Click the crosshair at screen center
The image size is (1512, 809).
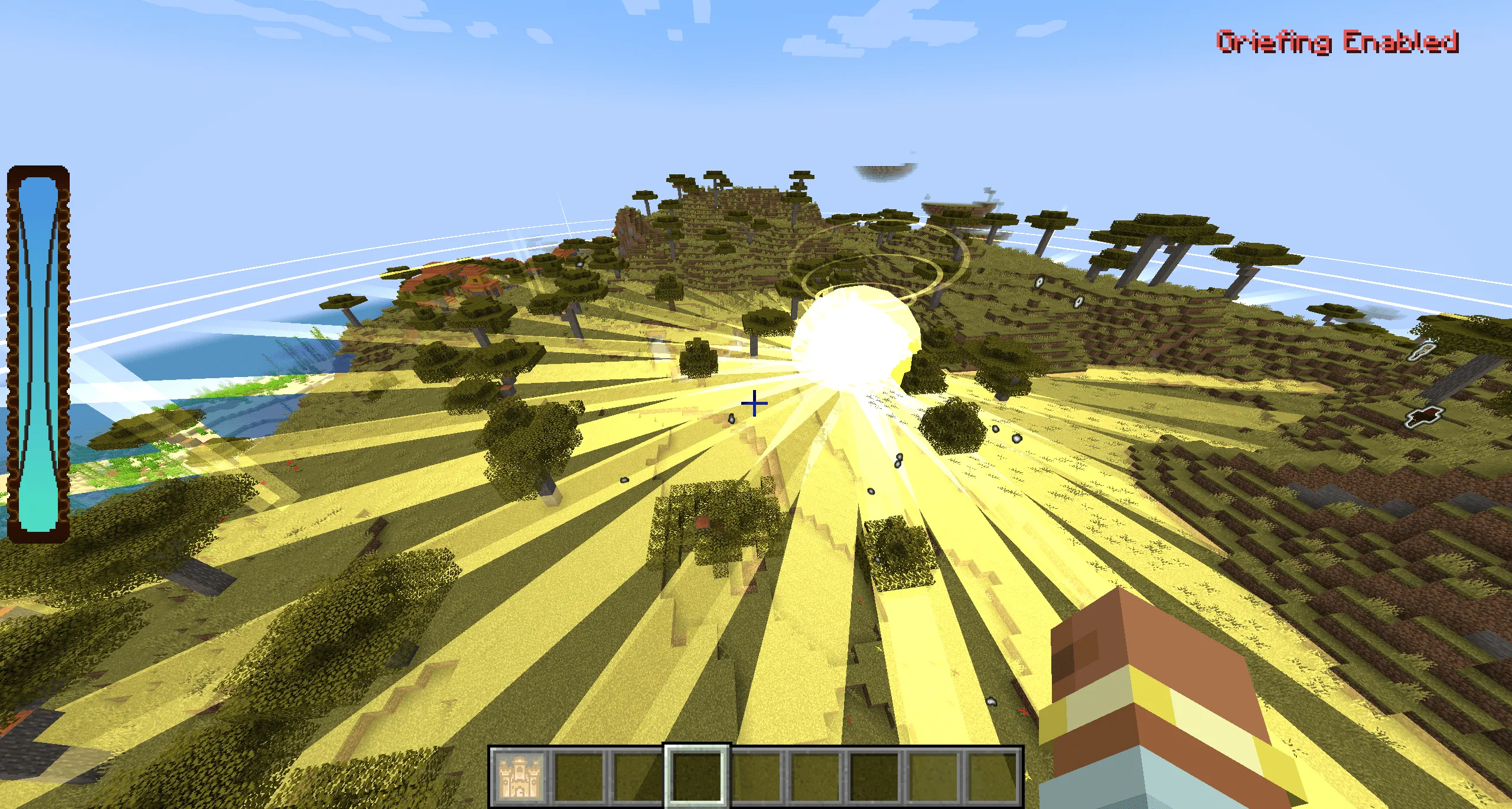pos(755,404)
